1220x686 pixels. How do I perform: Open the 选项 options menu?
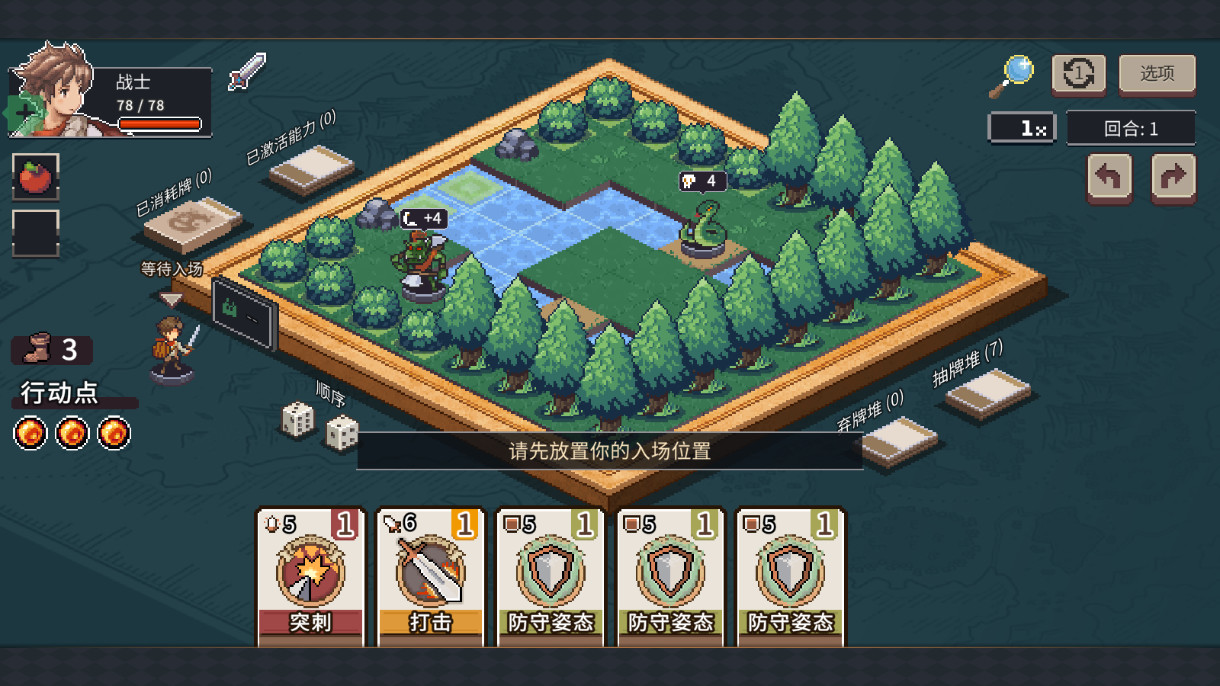click(1156, 74)
